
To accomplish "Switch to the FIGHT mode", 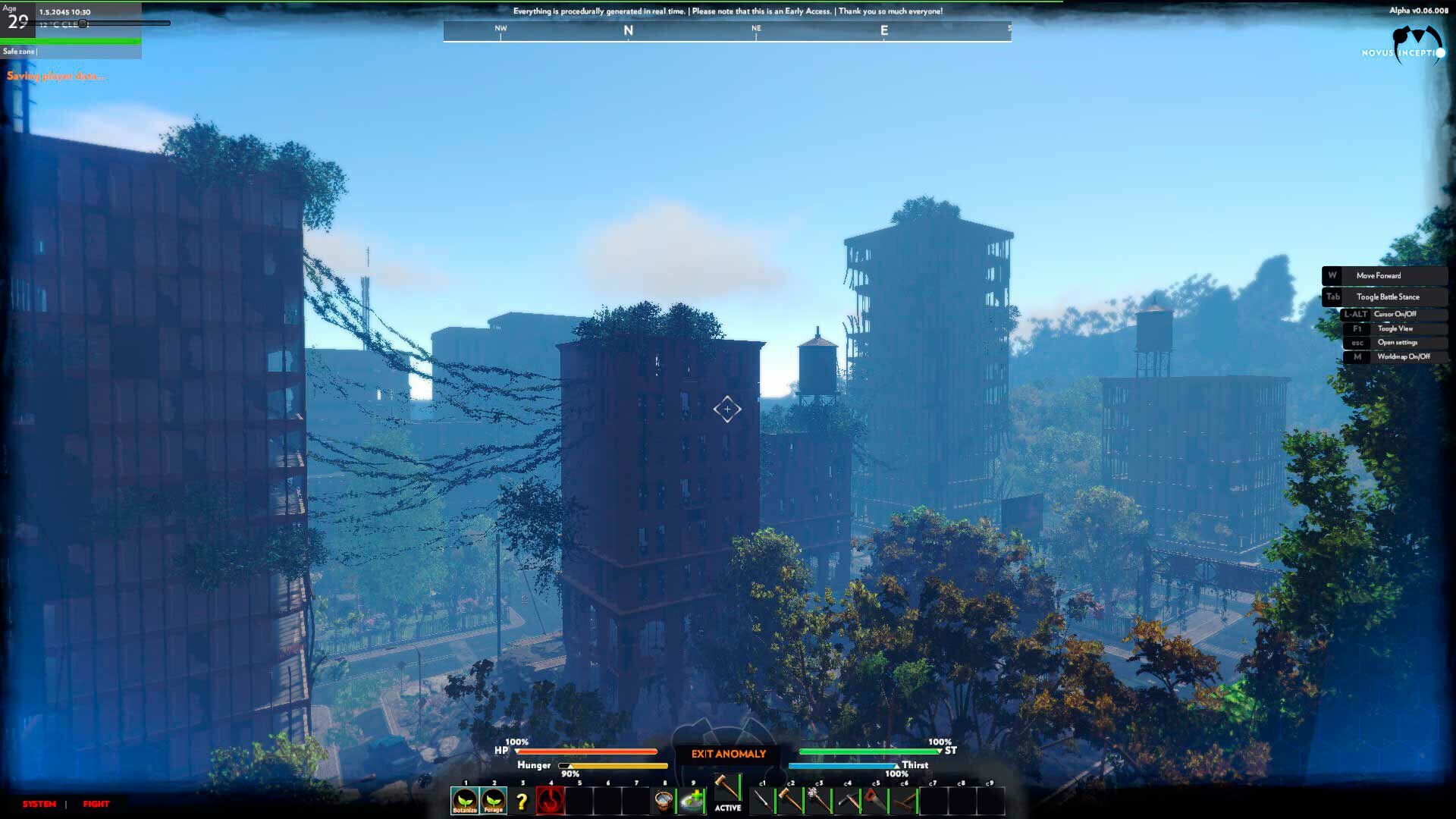I will click(96, 804).
